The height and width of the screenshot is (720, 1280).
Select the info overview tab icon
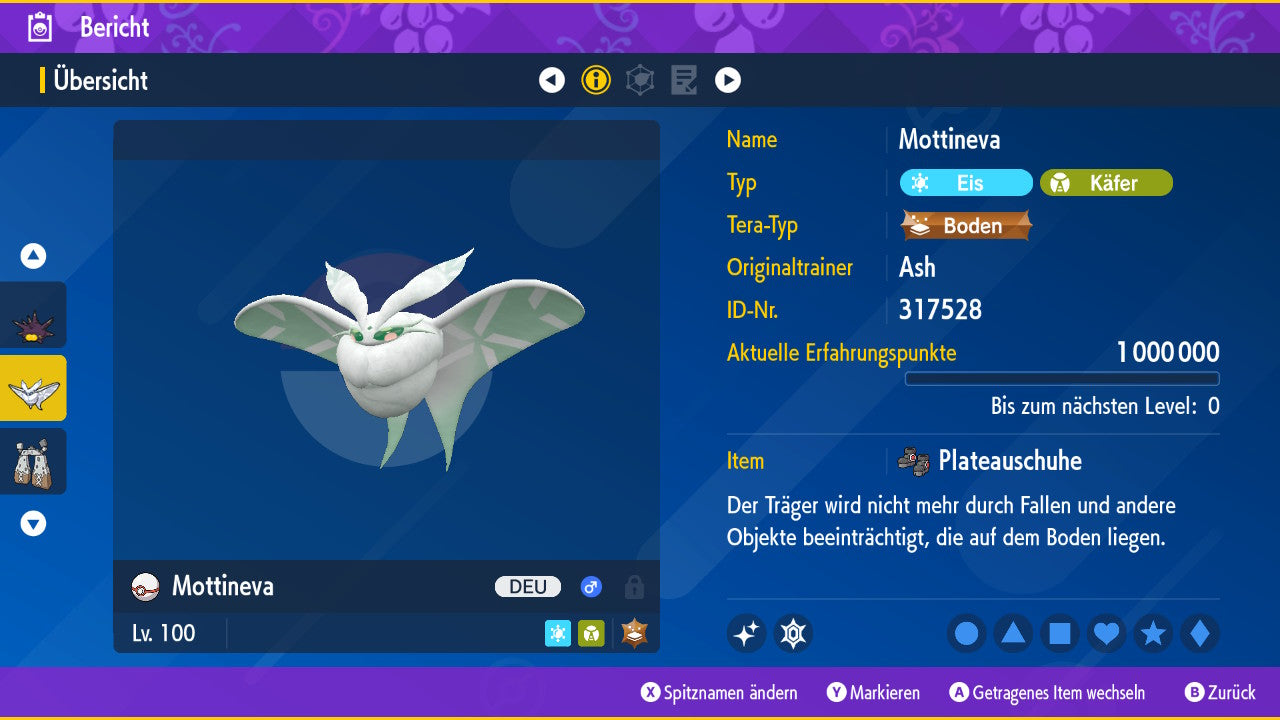pyautogui.click(x=596, y=80)
